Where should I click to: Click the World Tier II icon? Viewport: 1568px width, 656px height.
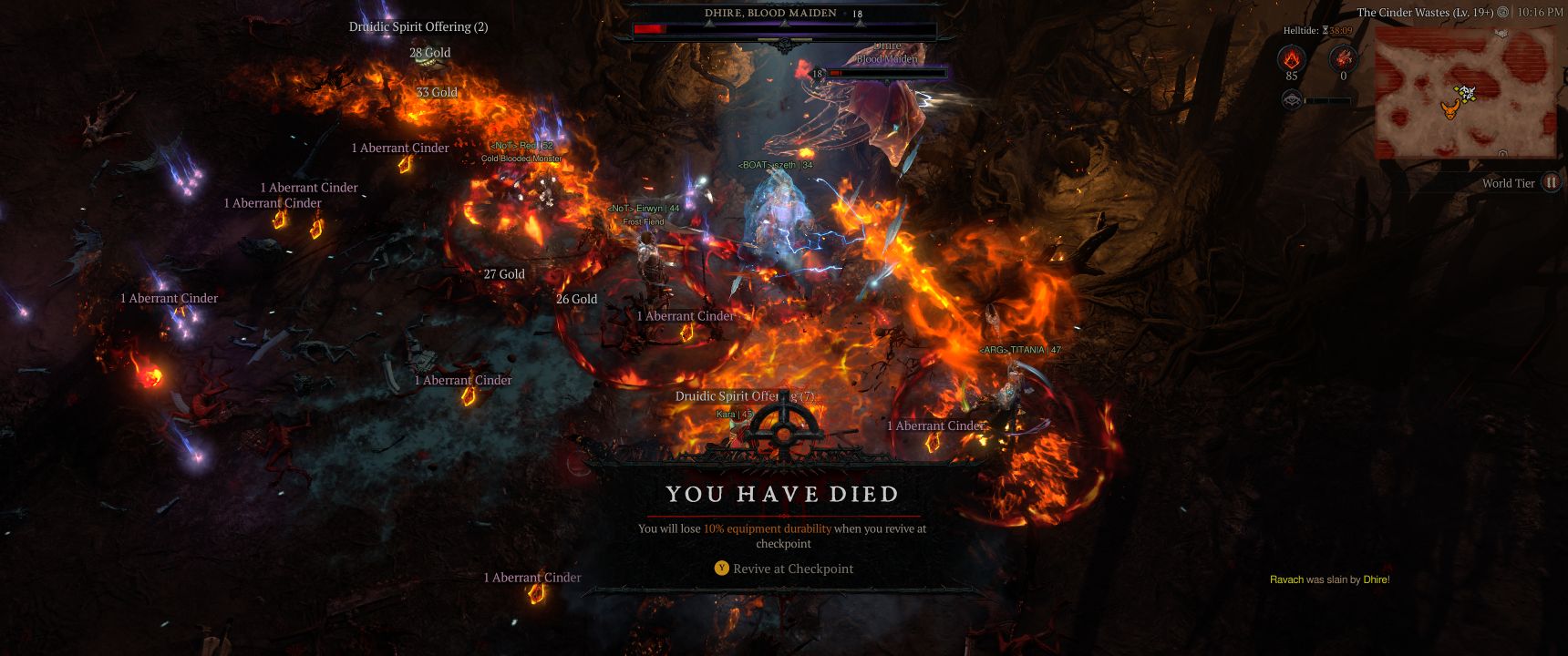(1551, 183)
